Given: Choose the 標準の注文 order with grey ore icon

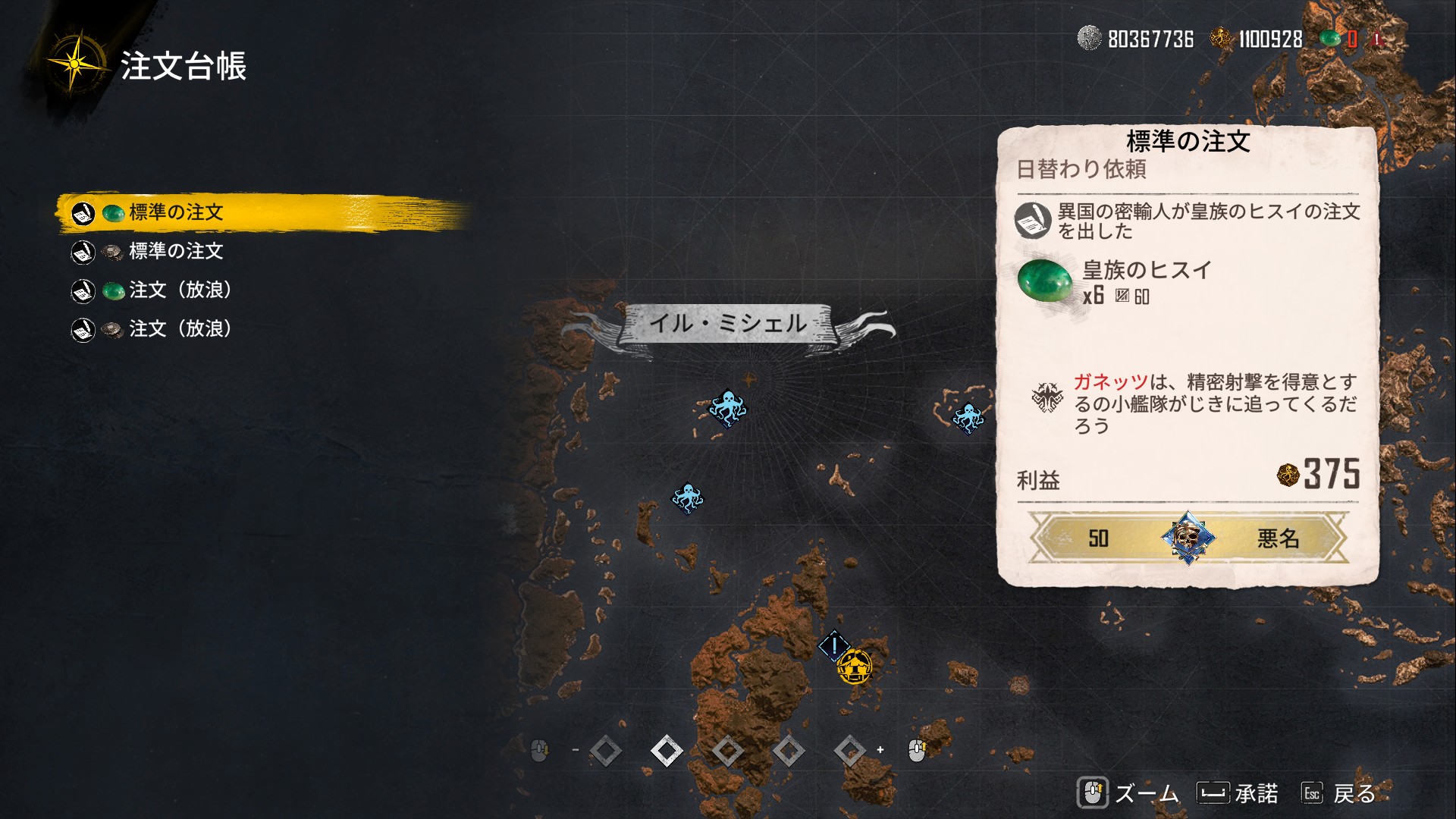Looking at the screenshot, I should tap(176, 251).
